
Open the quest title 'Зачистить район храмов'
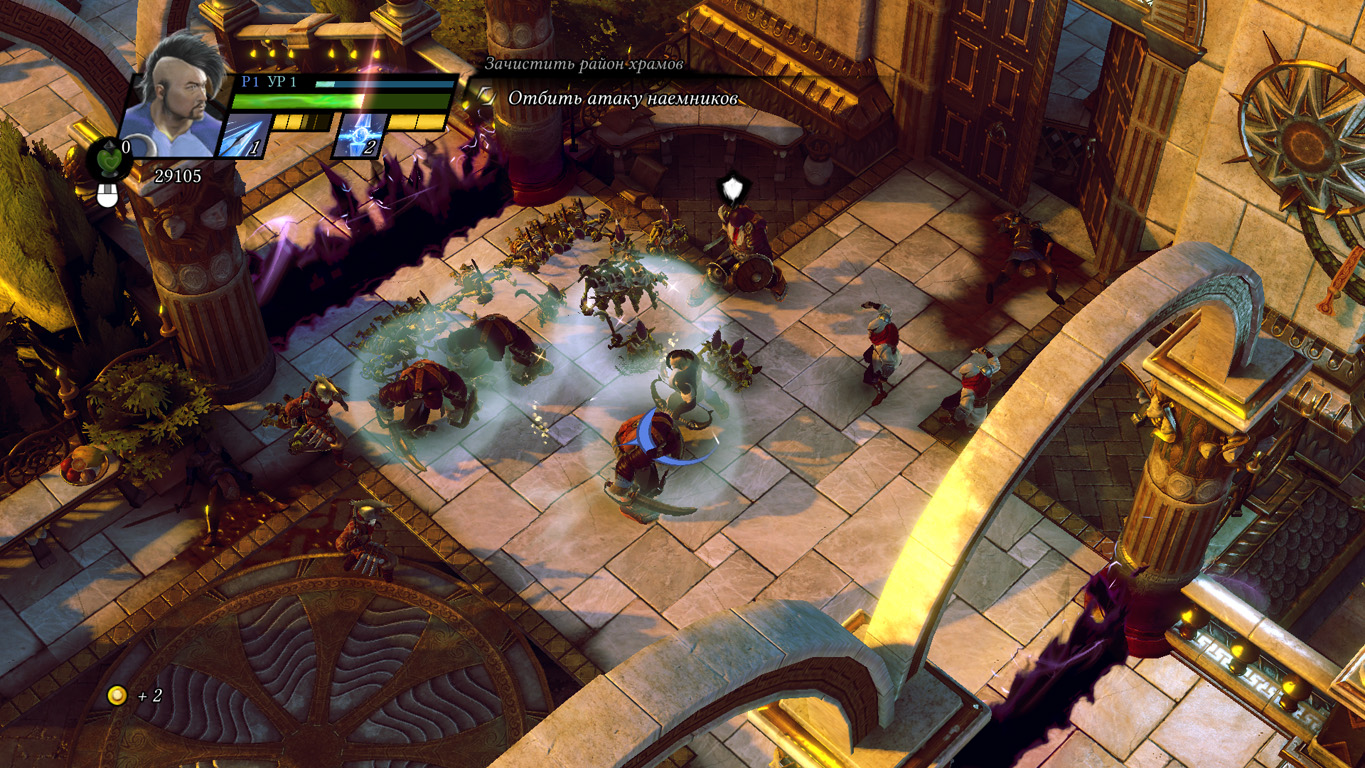584,64
